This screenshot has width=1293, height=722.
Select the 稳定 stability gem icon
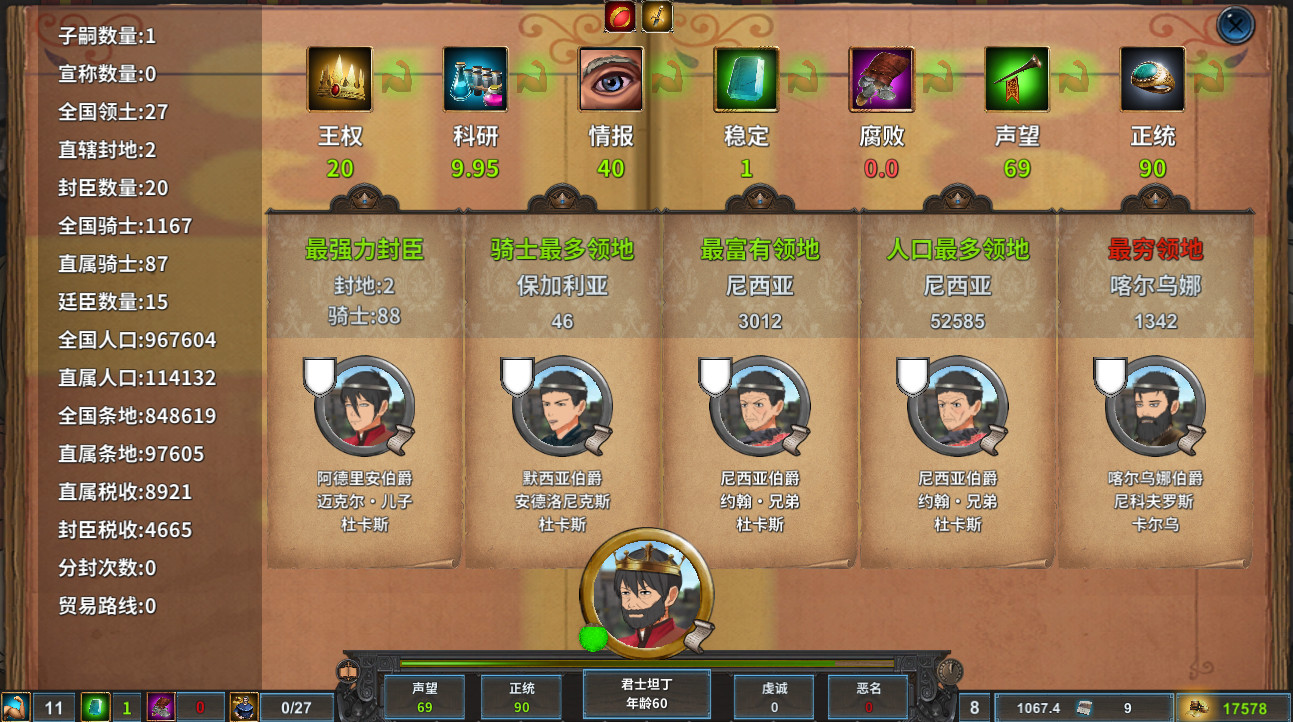[745, 79]
